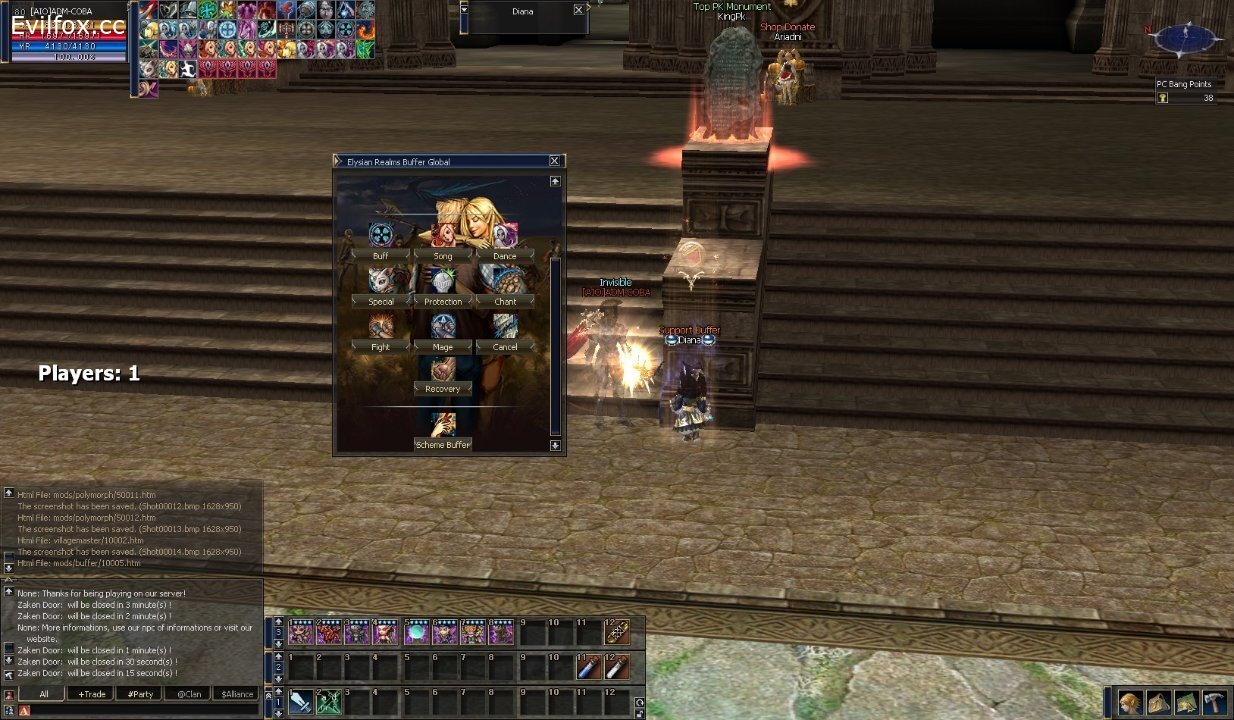Viewport: 1234px width, 720px height.
Task: Apply the Mage buff set
Action: coord(443,347)
